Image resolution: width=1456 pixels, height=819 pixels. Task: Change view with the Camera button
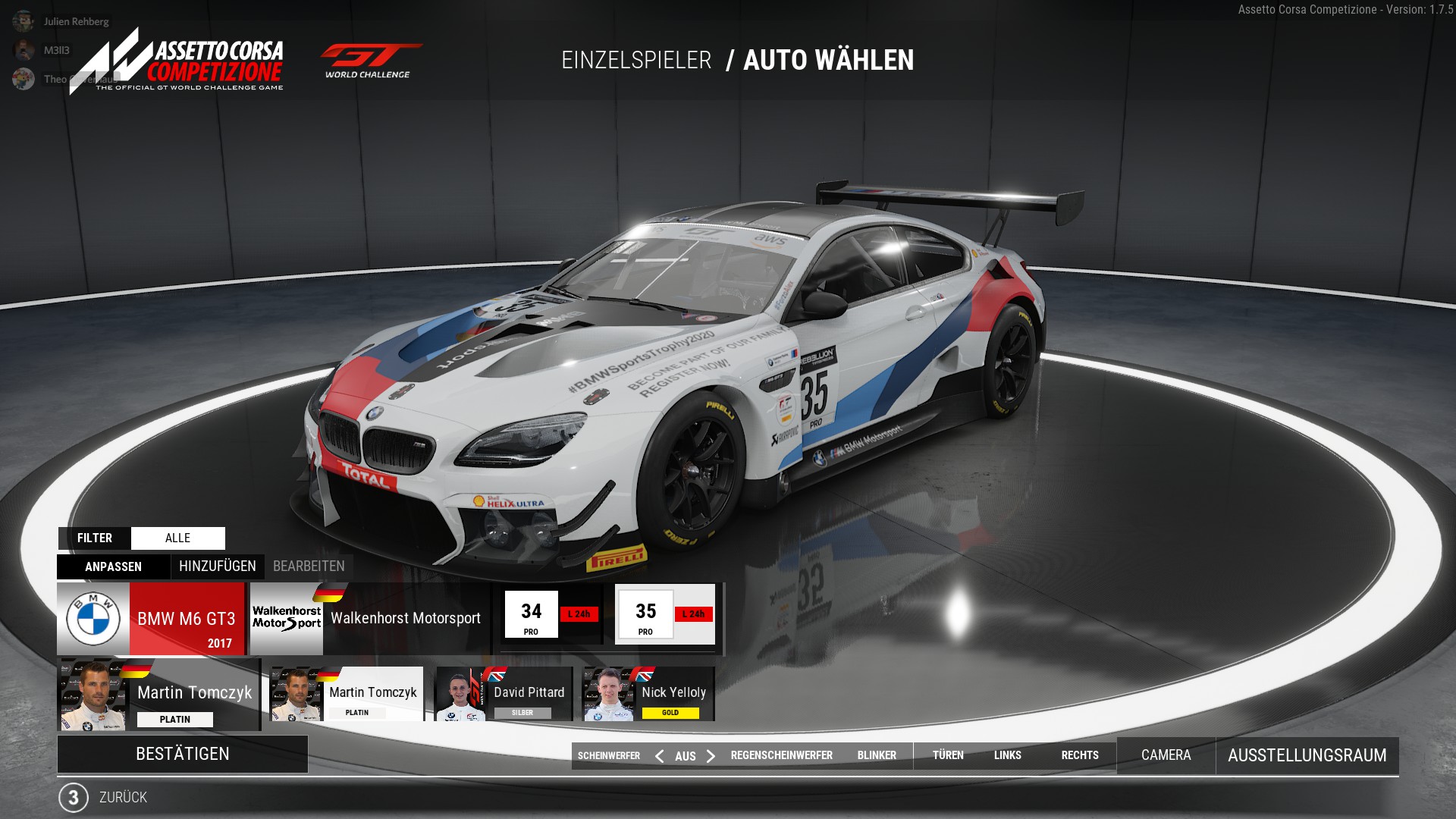pyautogui.click(x=1166, y=755)
